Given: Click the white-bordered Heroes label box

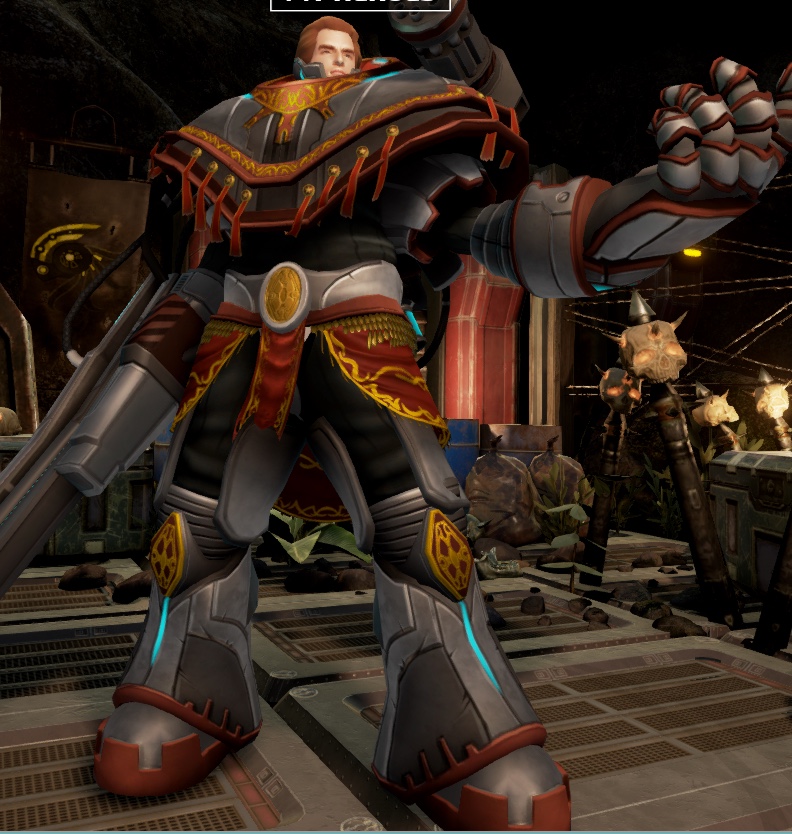Looking at the screenshot, I should tap(360, 4).
